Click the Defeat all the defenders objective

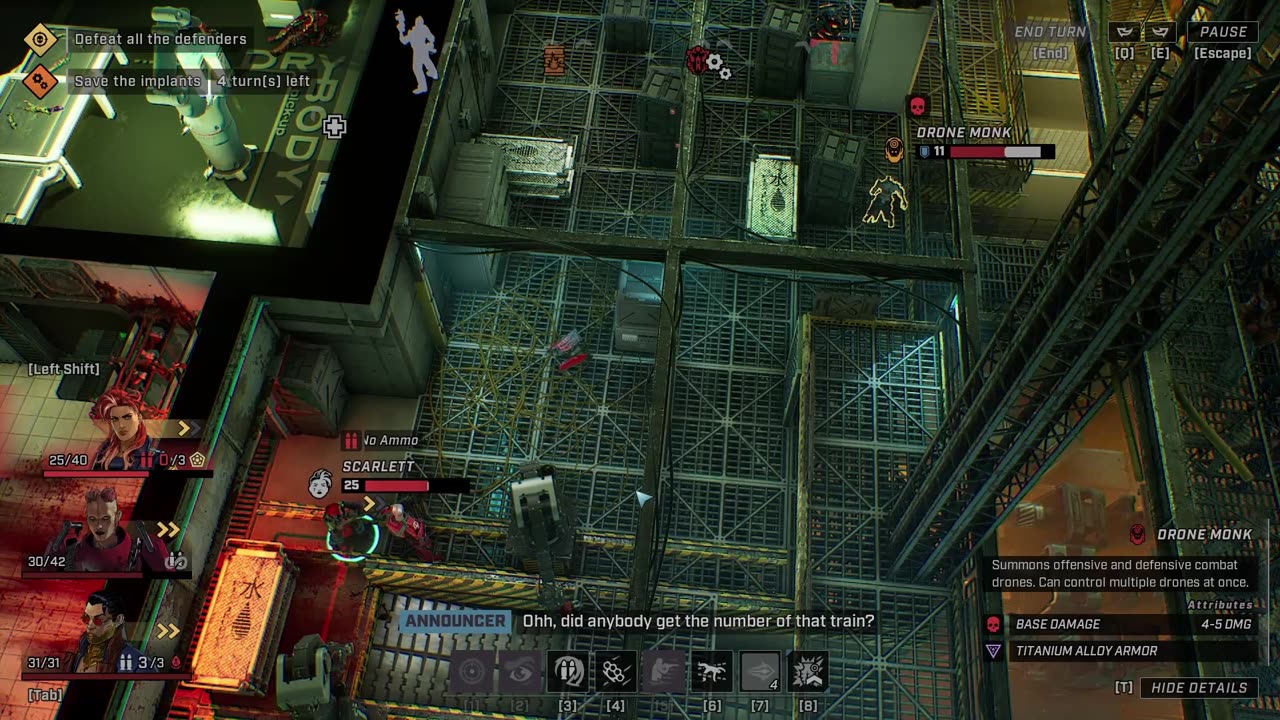[160, 39]
